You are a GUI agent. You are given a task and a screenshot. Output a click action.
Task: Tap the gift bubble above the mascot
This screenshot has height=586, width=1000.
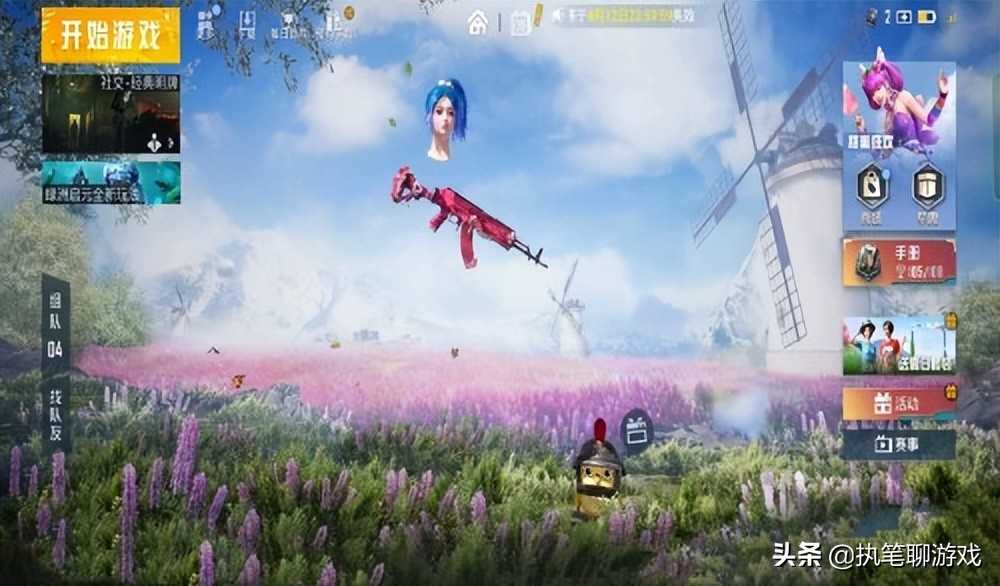636,430
